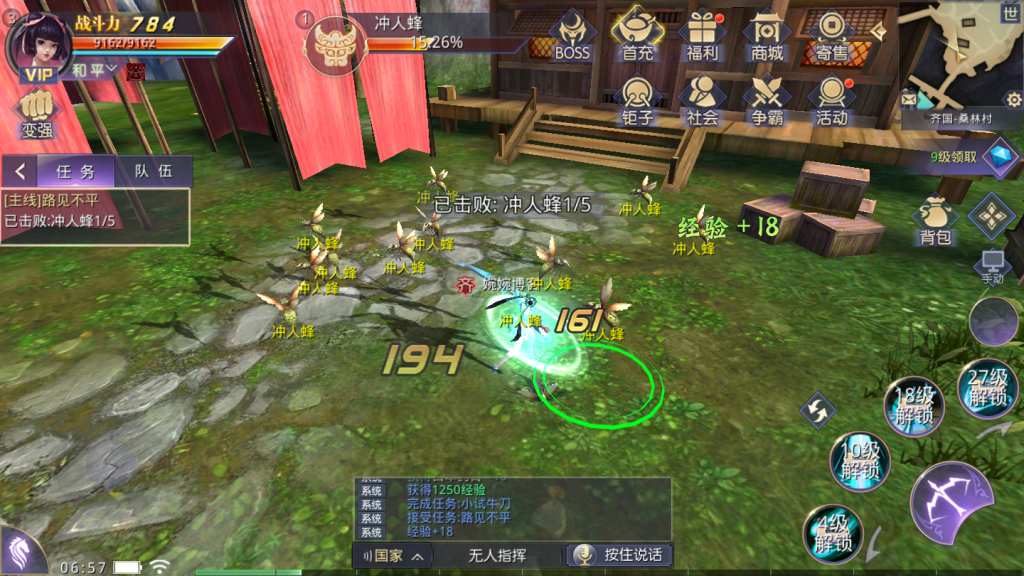Open the 国家 chat channel selector
Viewport: 1024px width, 576px height.
click(394, 555)
